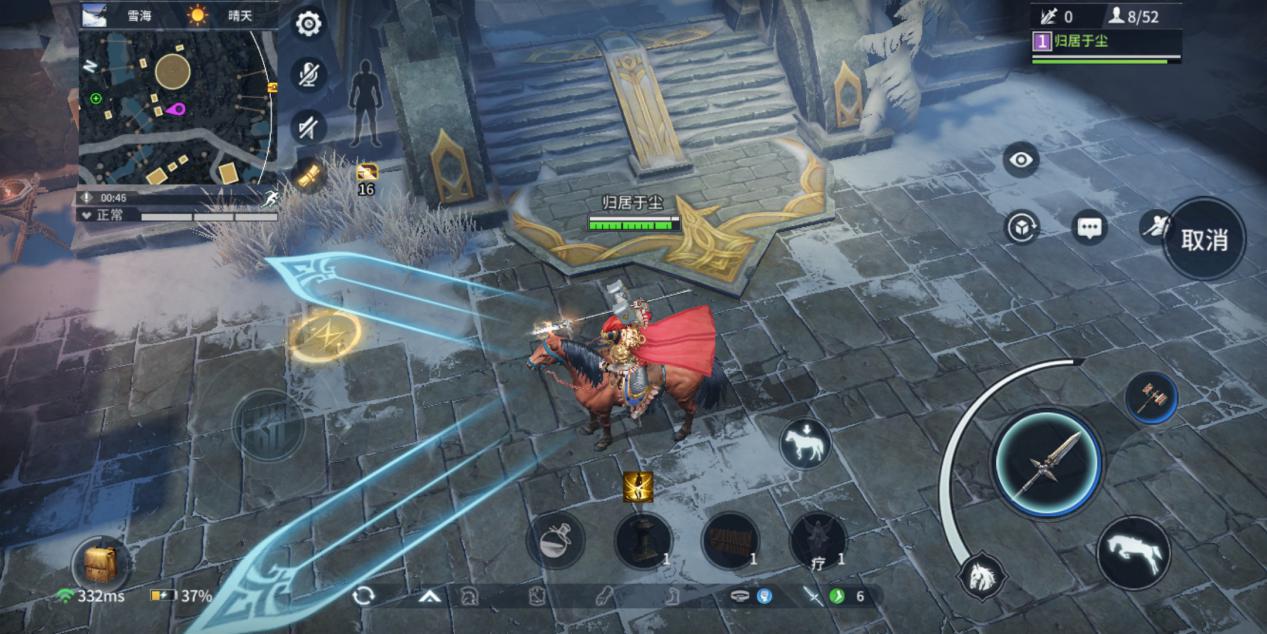The height and width of the screenshot is (634, 1267).
Task: Activate the leaping horse ability
Action: 1134,552
